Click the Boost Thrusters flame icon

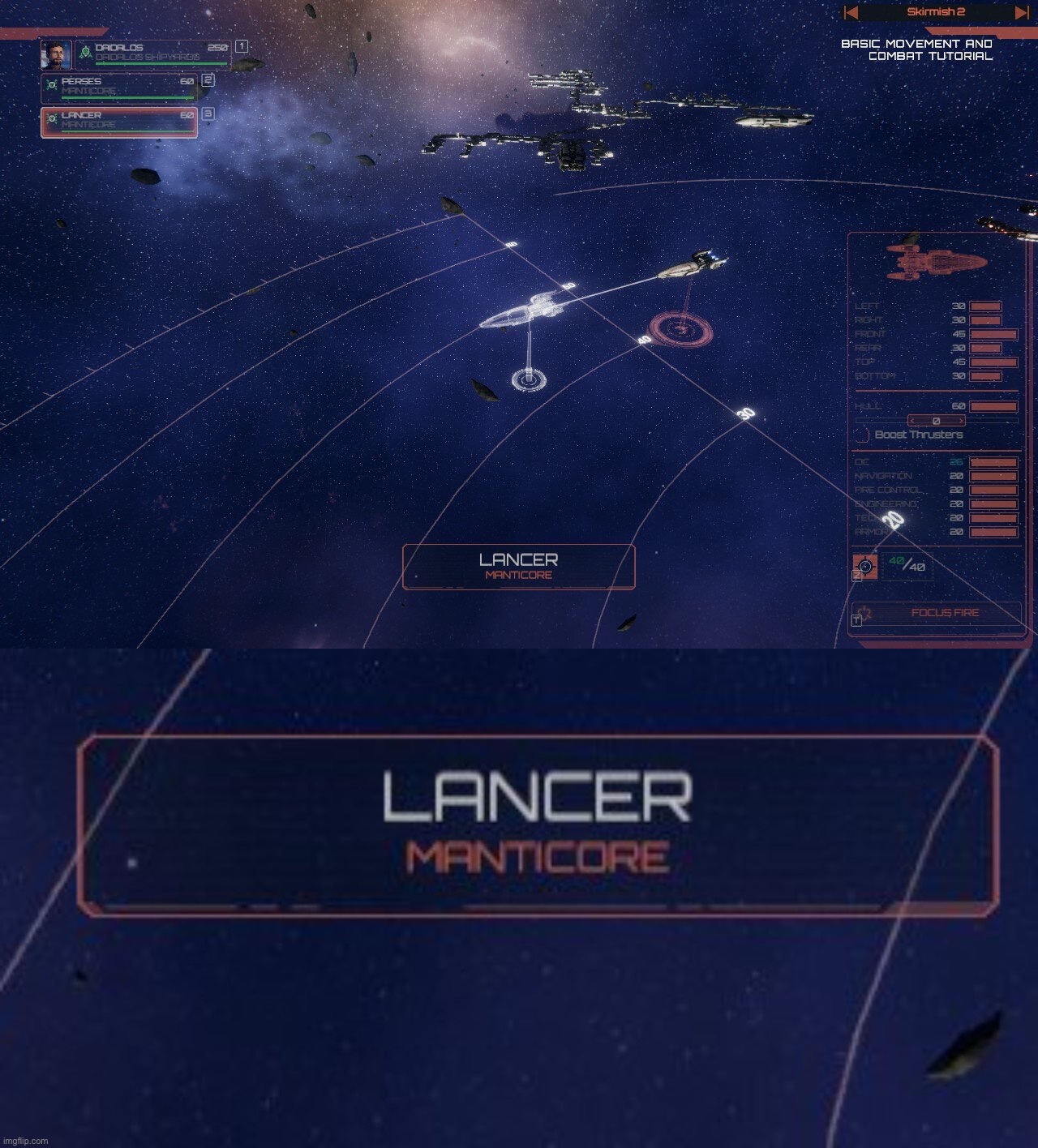click(861, 435)
